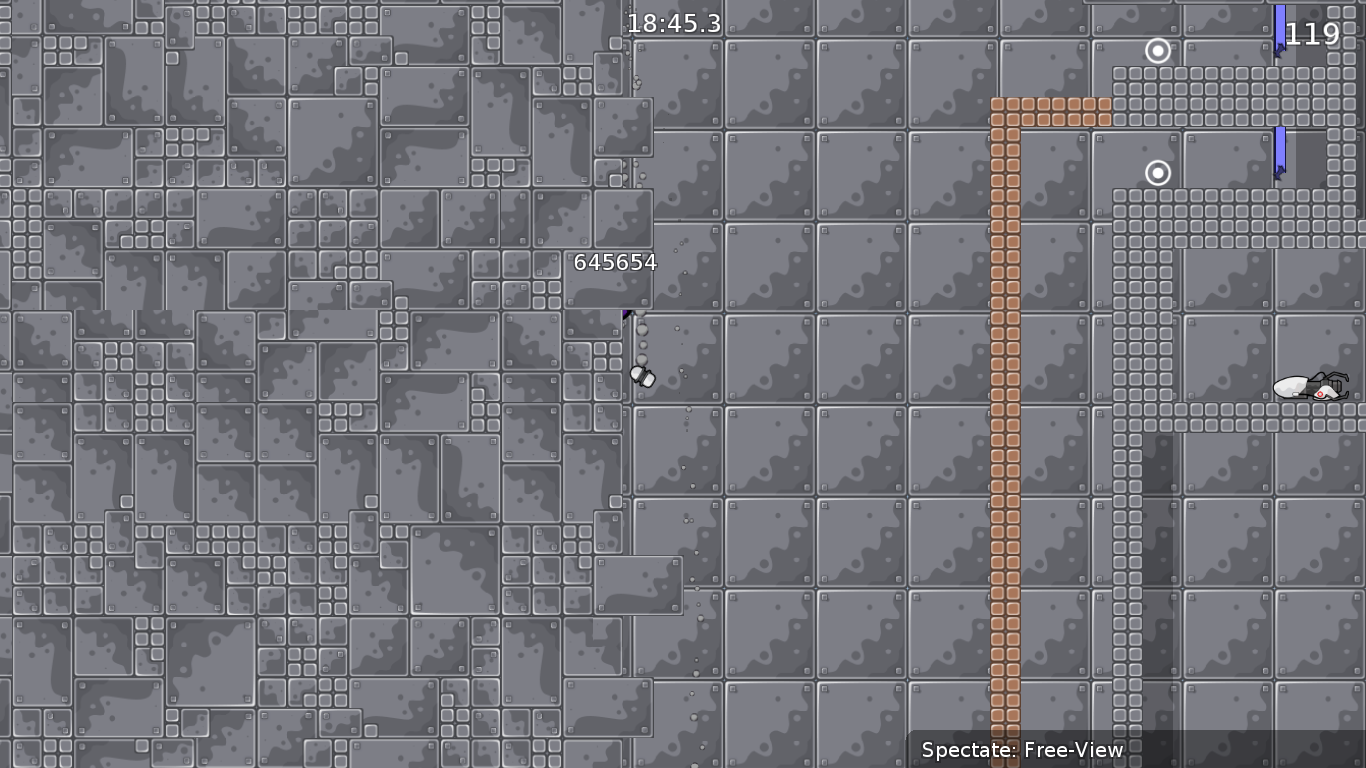Screen dimensions: 1366x768
Task: Click the red circle emblem on the portal gun
Action: pos(1320,394)
